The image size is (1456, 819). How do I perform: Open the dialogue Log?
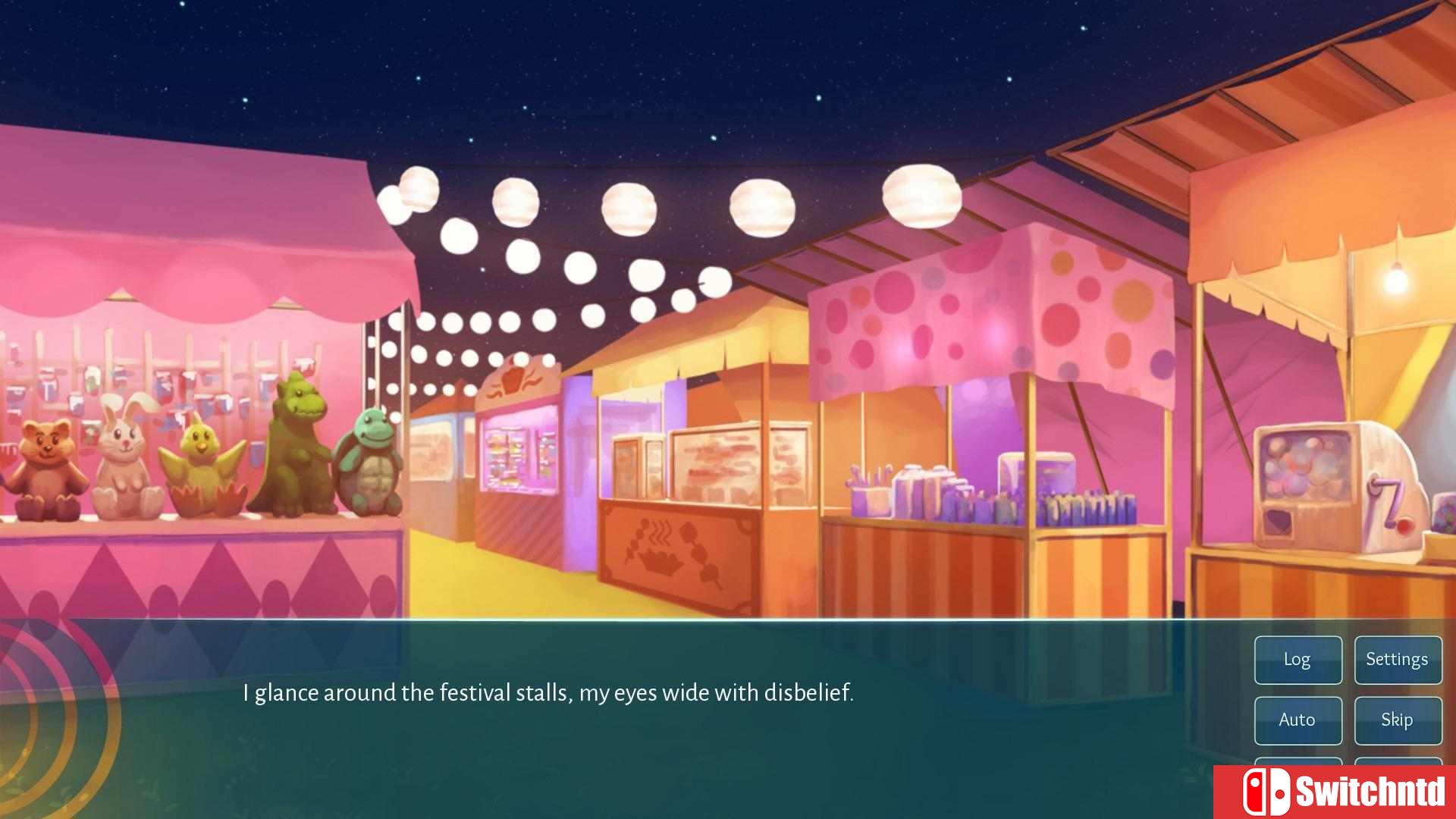(x=1298, y=660)
